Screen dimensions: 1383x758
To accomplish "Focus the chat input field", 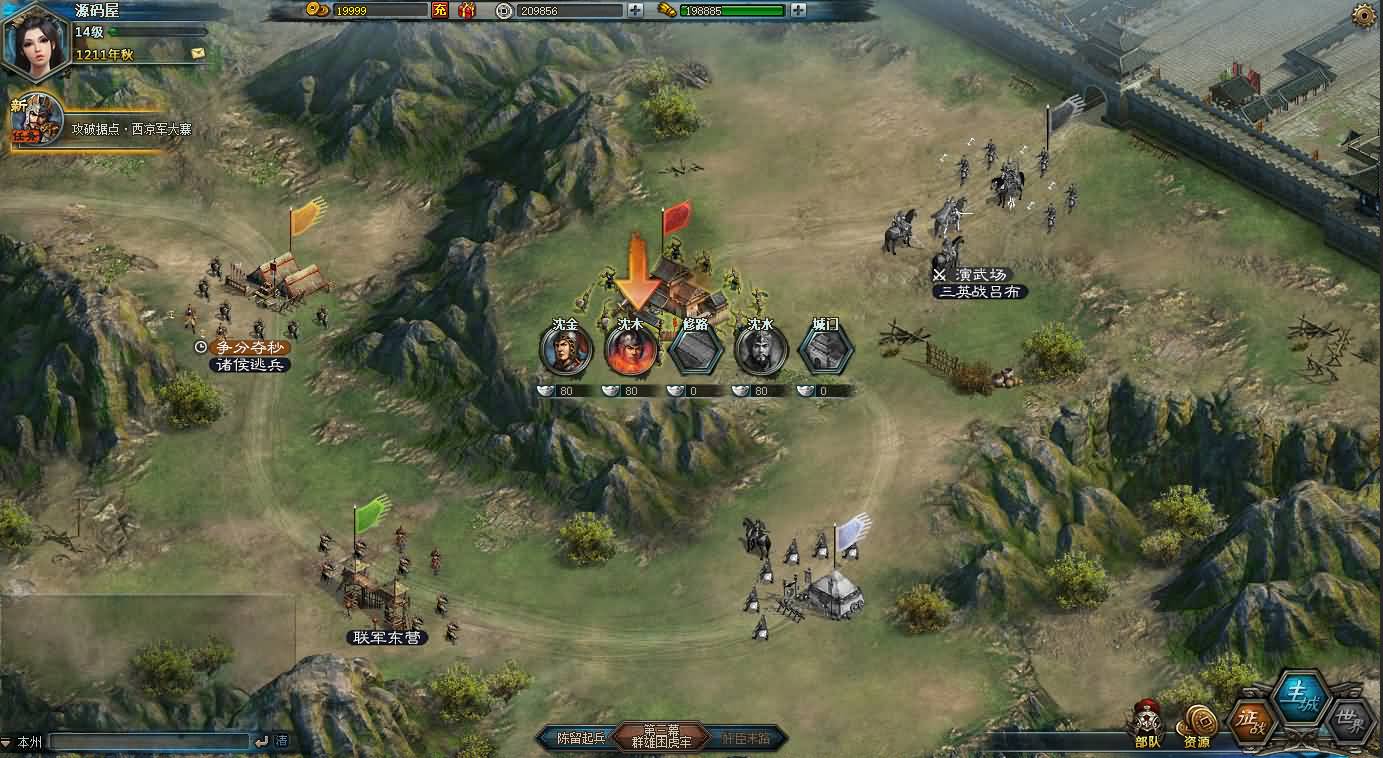I will coord(150,741).
